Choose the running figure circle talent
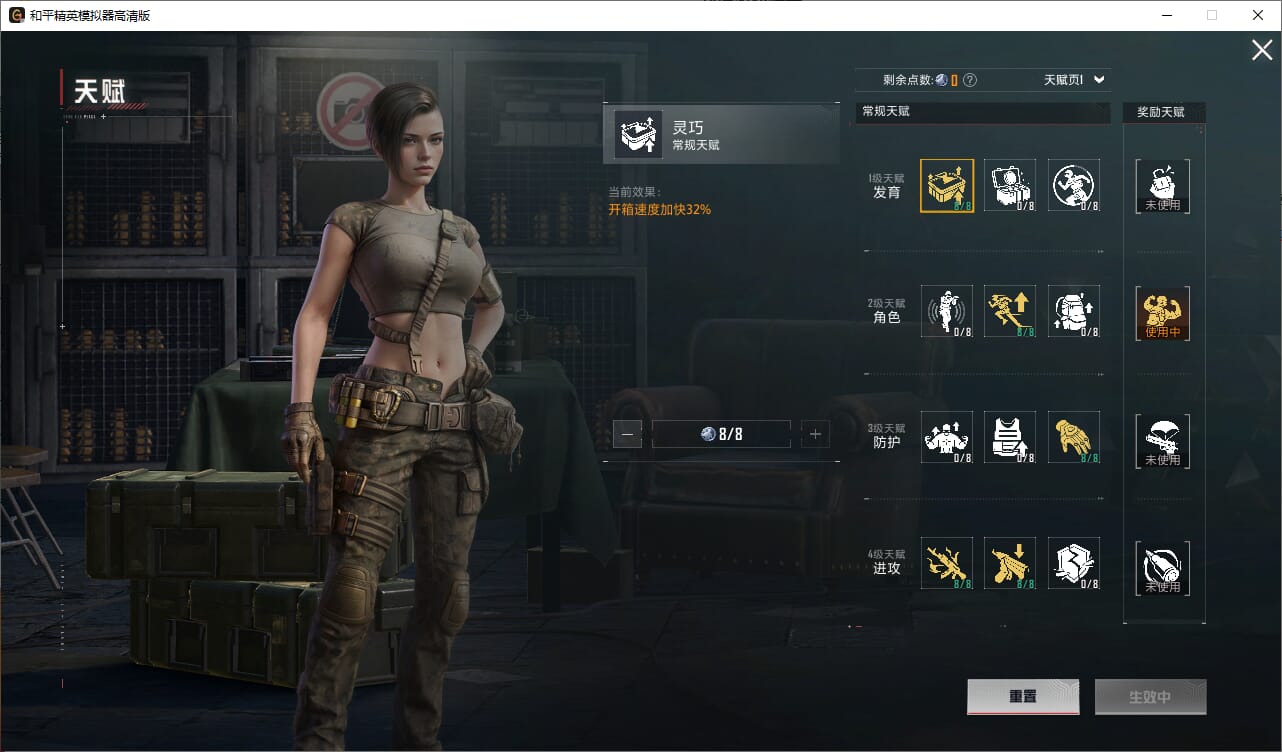This screenshot has width=1282, height=752. point(1074,185)
